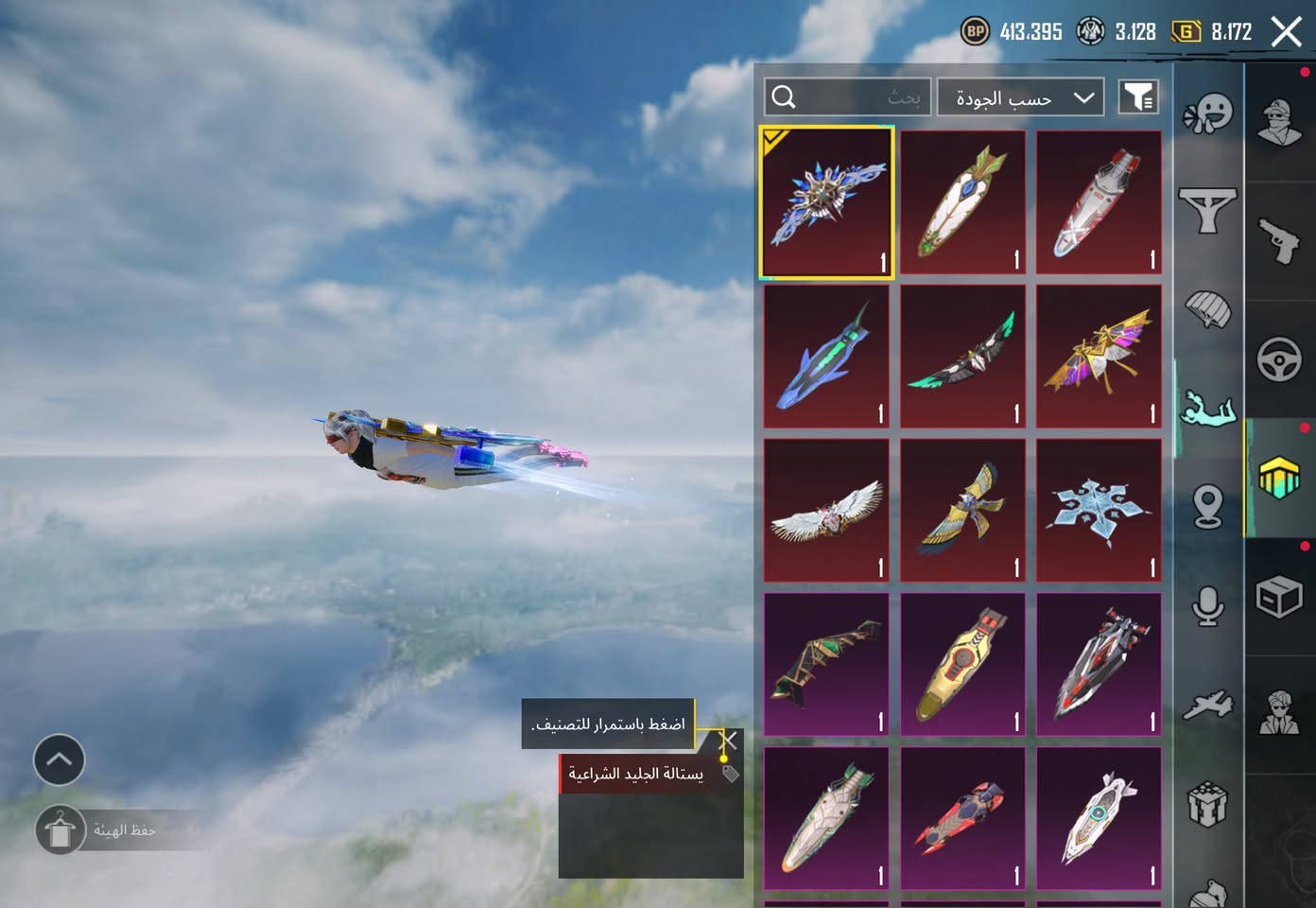Open the weapon skins pistol tab
Screen dimensions: 1316x908
pos(1279,240)
